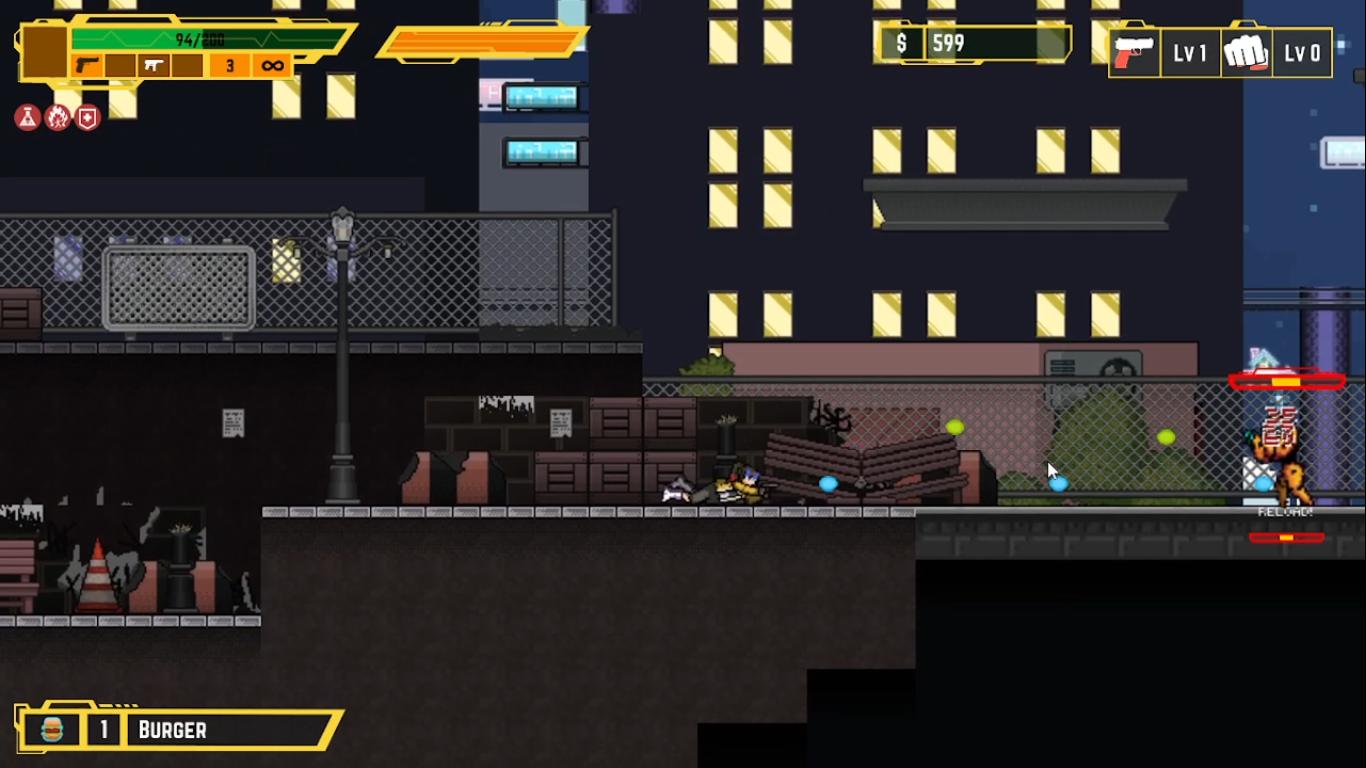Click the Lv 1 gun level label
This screenshot has height=768, width=1366.
(x=1190, y=51)
